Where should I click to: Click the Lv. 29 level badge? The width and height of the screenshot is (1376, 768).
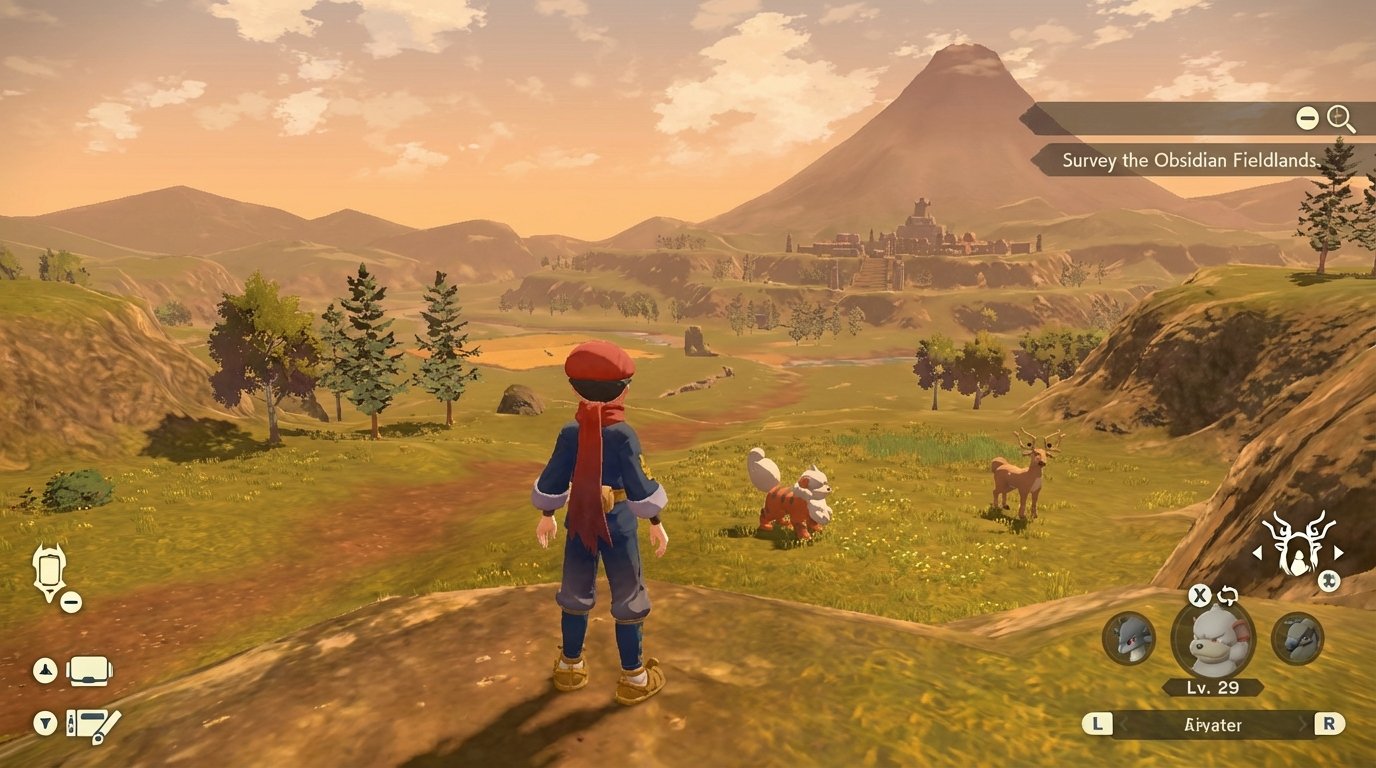(1212, 687)
